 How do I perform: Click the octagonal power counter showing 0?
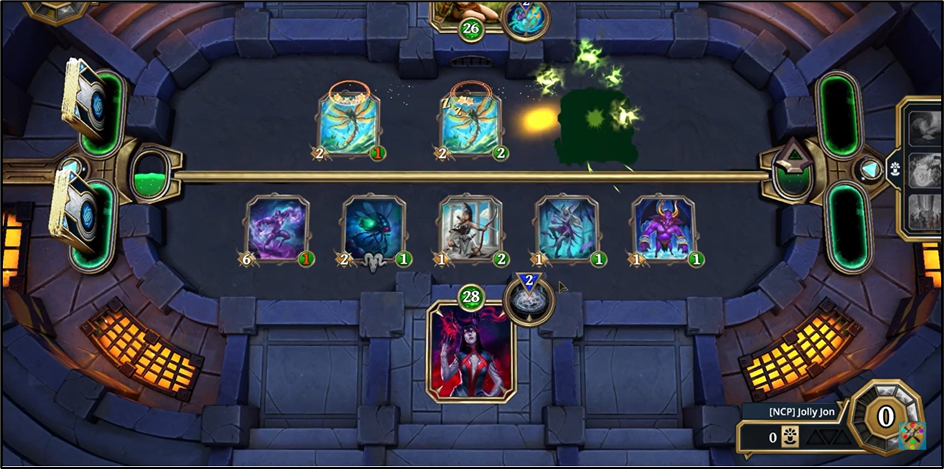click(885, 411)
